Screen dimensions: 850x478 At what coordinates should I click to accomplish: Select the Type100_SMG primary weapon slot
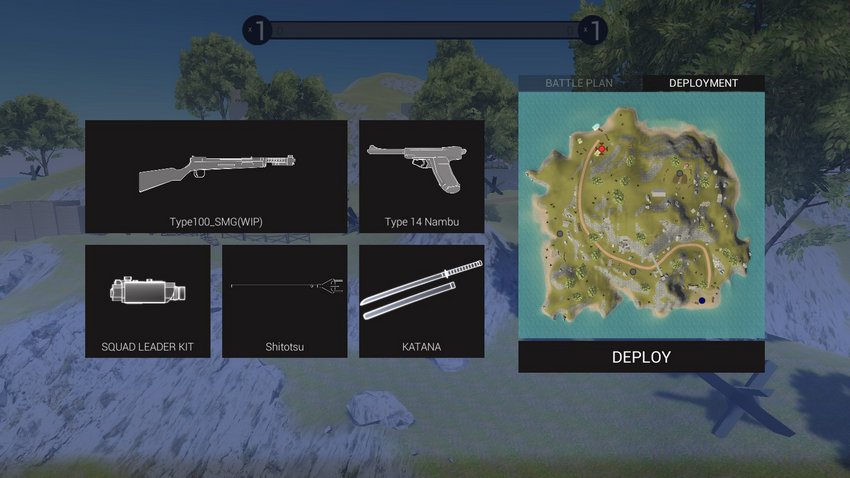tap(216, 177)
